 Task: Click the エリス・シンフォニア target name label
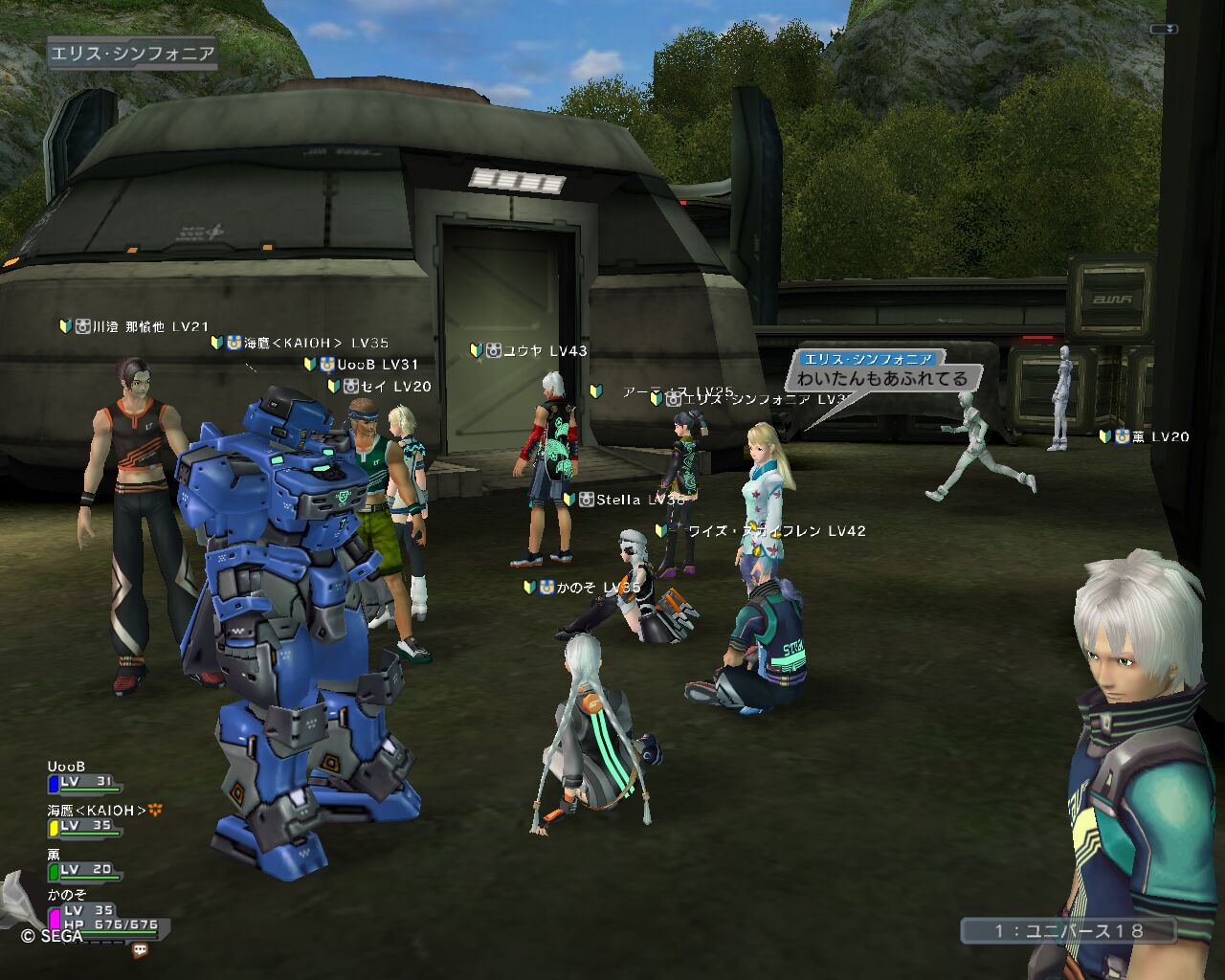point(132,54)
